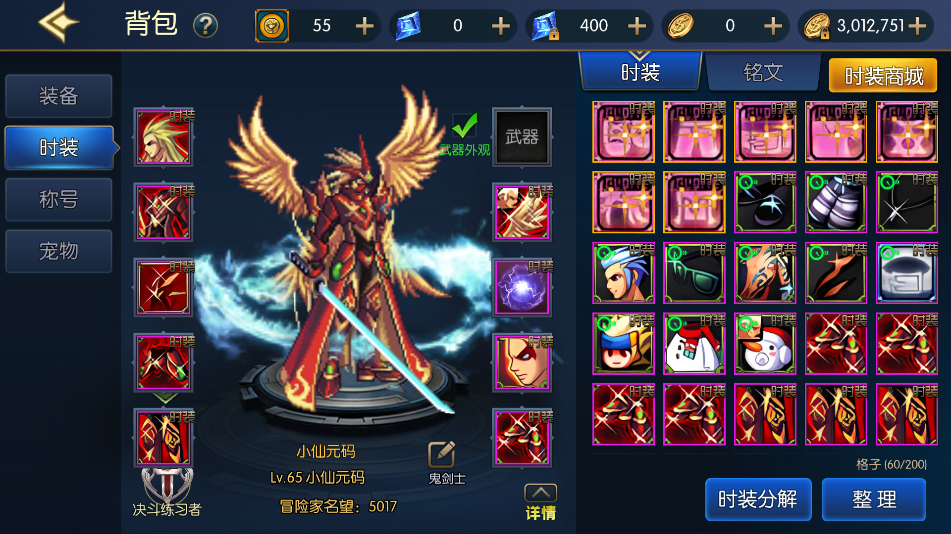Pick the blonde hair equipped costume slot
The height and width of the screenshot is (534, 951).
[164, 137]
